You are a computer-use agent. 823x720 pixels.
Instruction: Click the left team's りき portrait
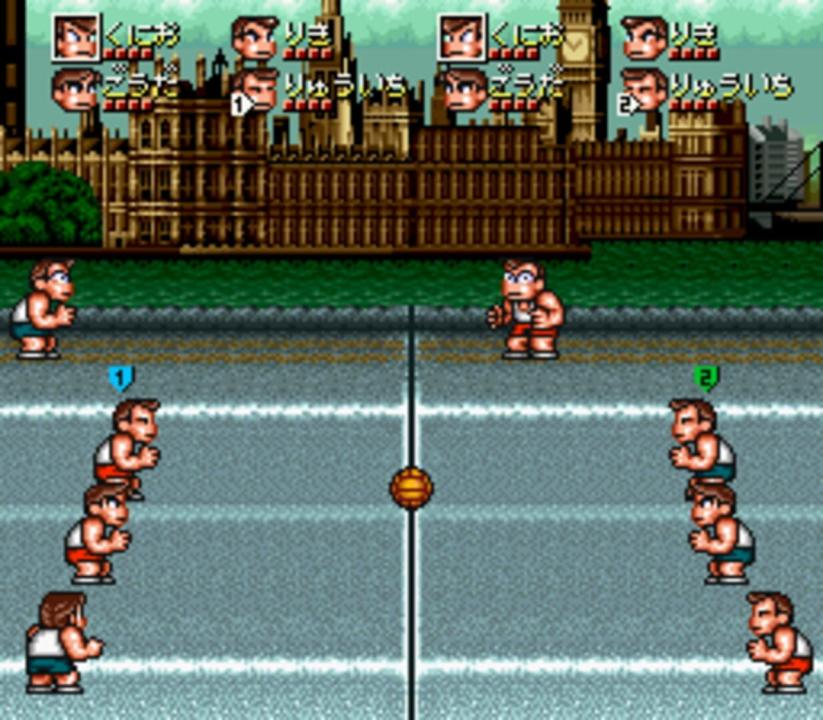point(255,38)
